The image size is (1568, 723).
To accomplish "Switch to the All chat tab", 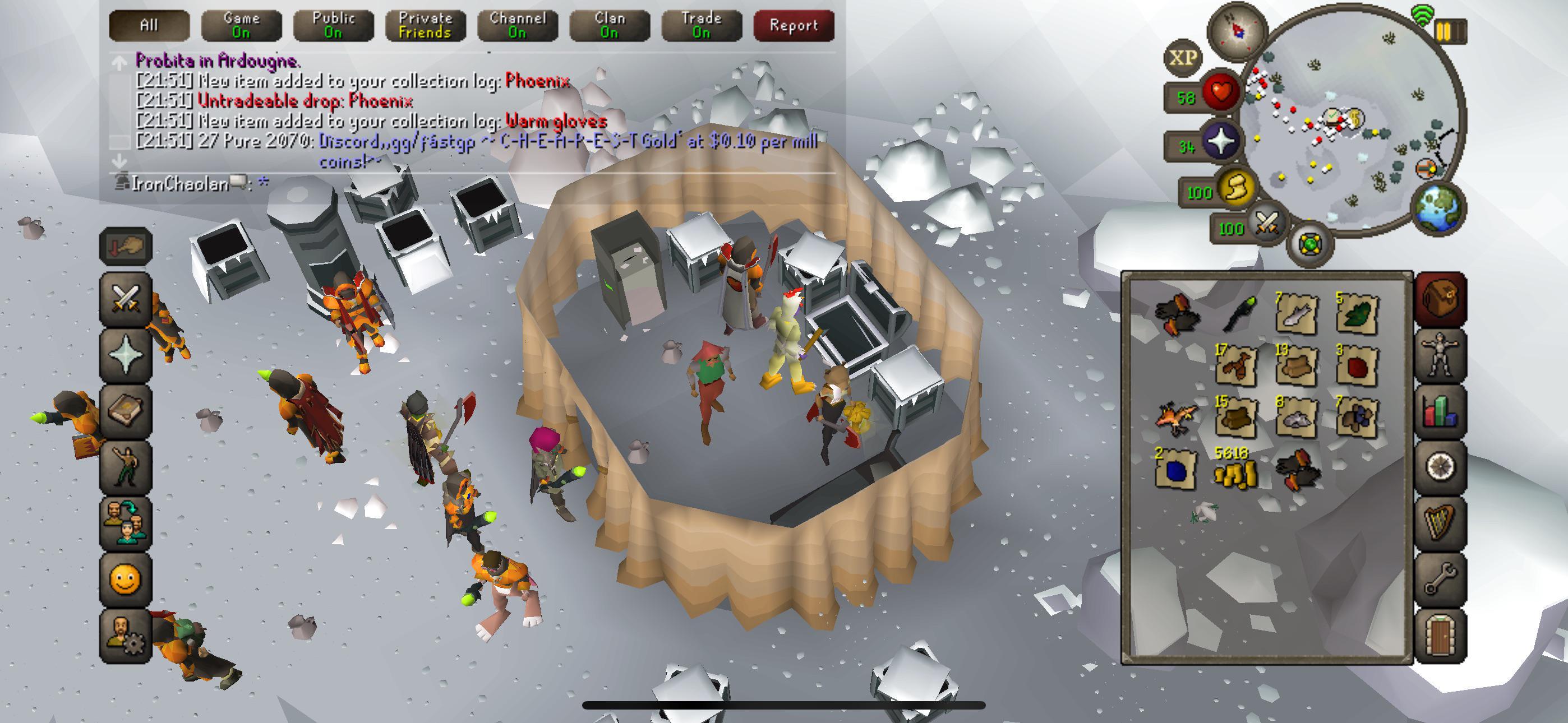I will pos(149,26).
